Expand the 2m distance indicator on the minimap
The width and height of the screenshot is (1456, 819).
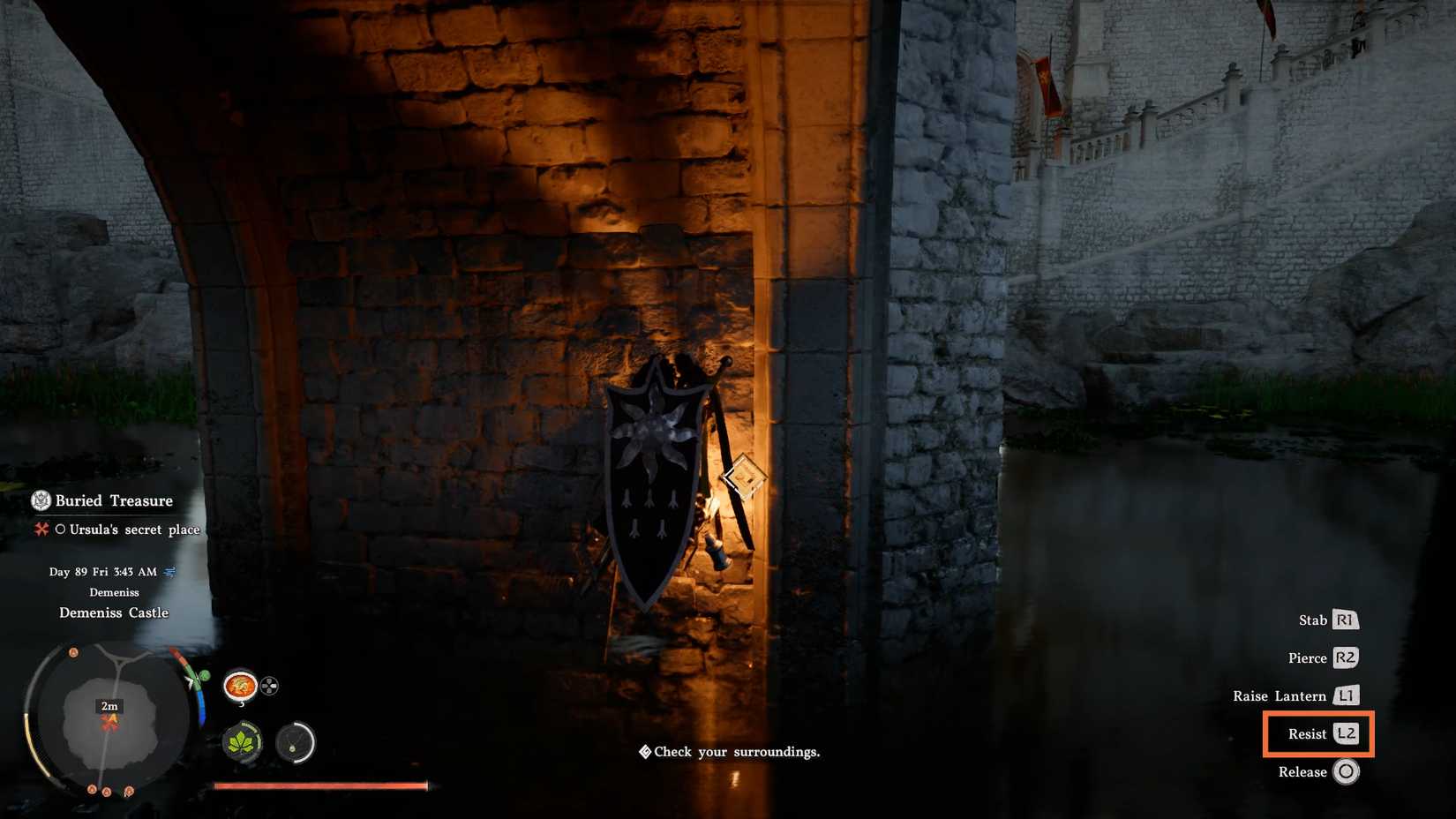[109, 705]
